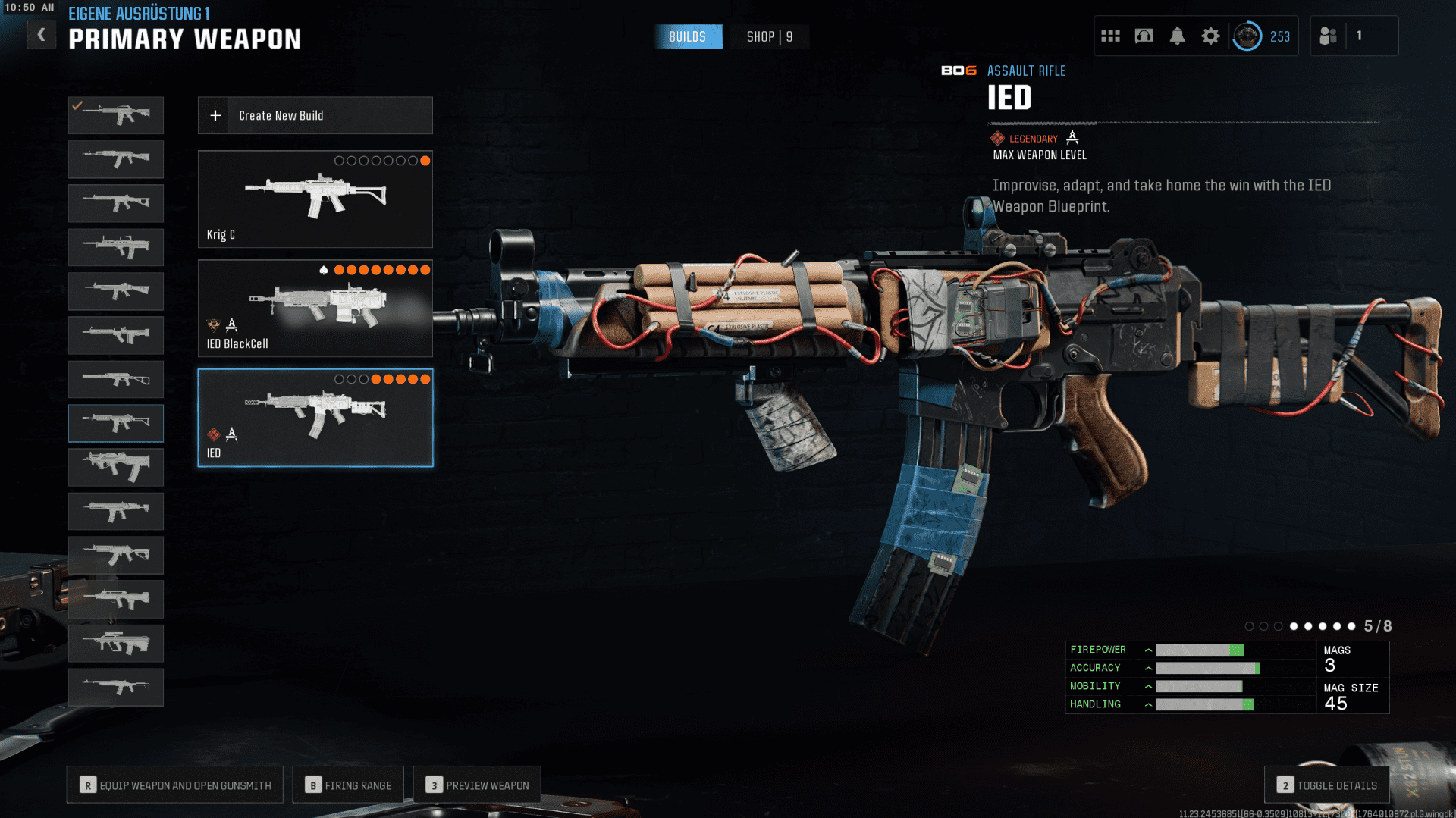Choose the IED BlackCell build
The width and height of the screenshot is (1456, 818).
315,309
